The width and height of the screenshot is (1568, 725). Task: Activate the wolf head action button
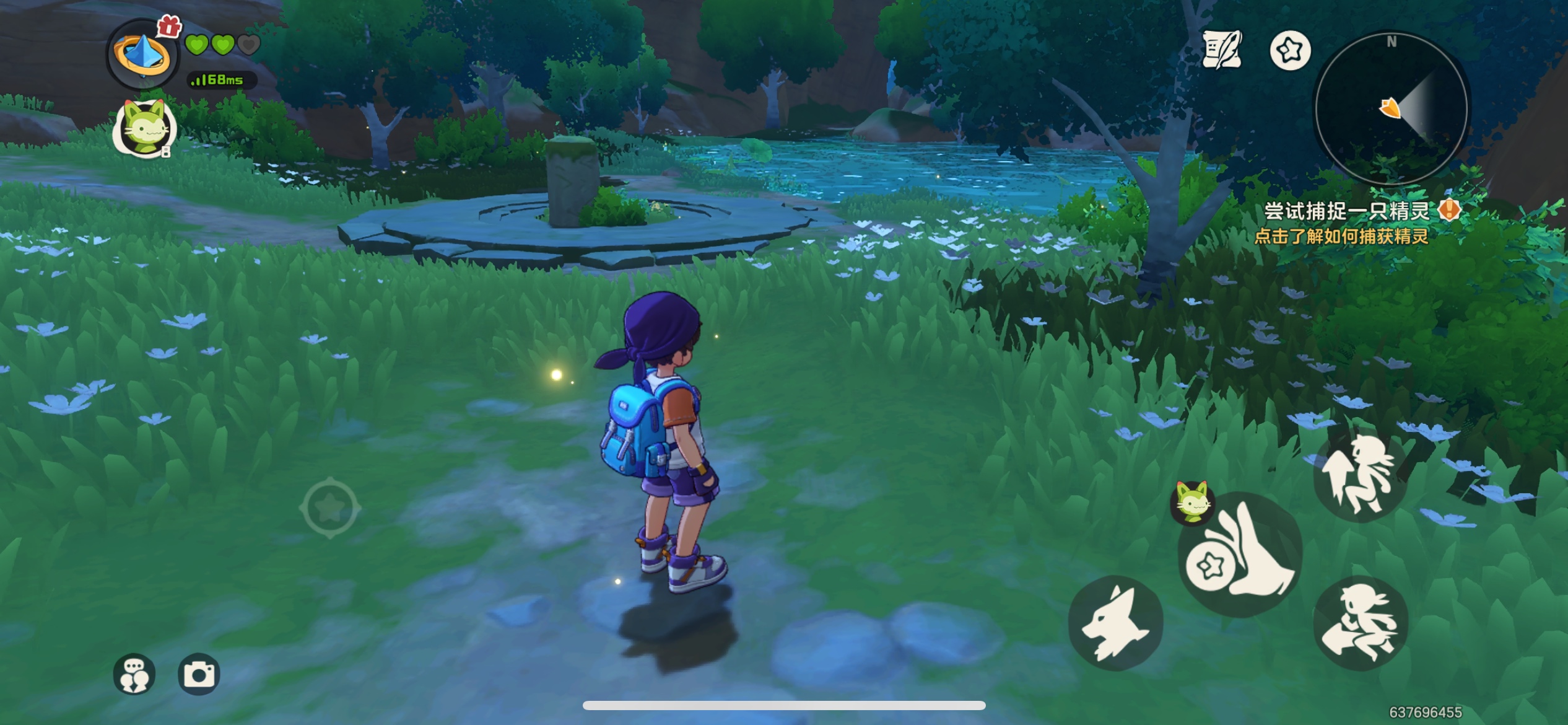tap(1115, 622)
